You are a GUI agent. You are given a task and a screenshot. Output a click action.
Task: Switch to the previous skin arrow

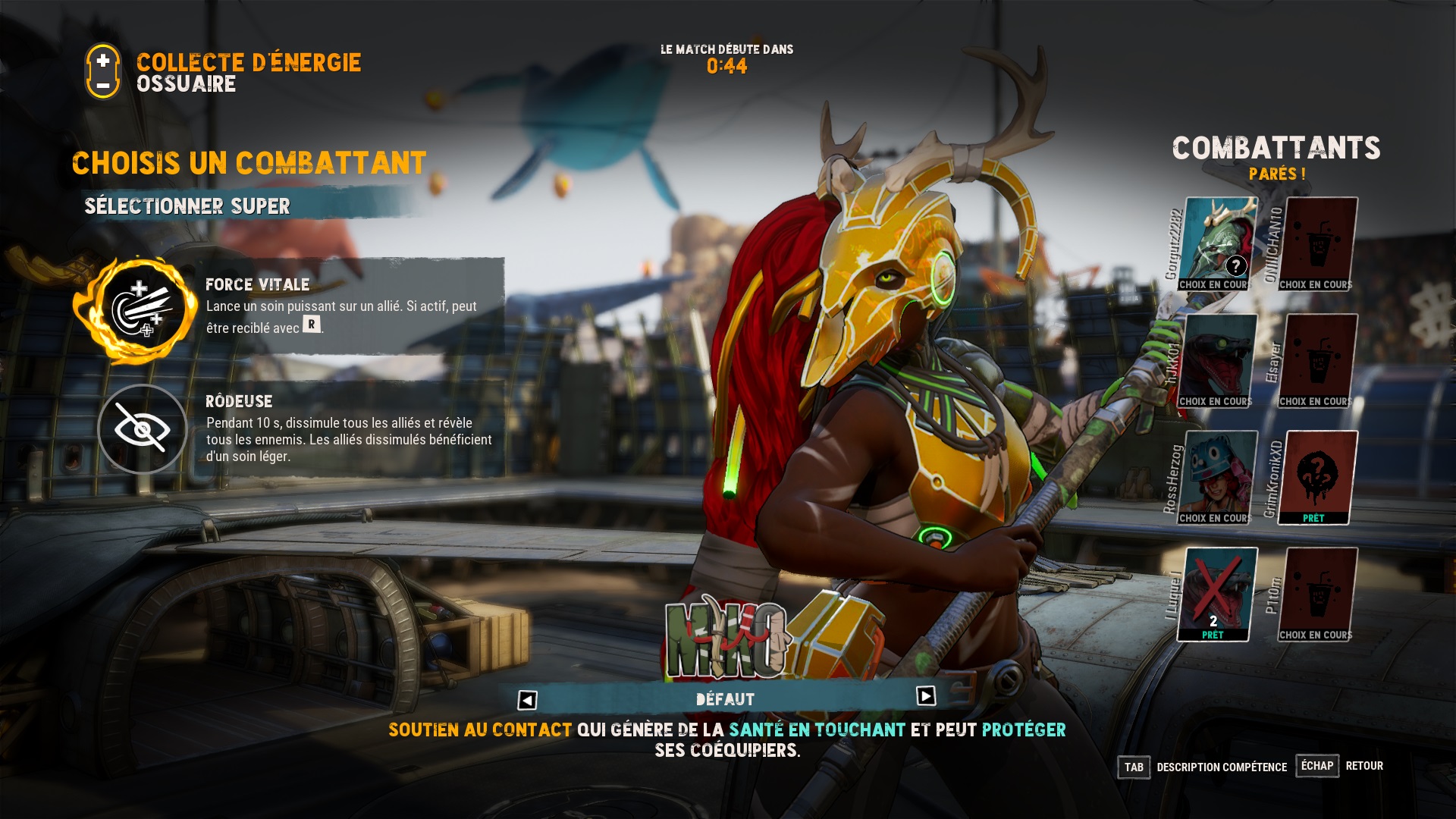pyautogui.click(x=528, y=700)
